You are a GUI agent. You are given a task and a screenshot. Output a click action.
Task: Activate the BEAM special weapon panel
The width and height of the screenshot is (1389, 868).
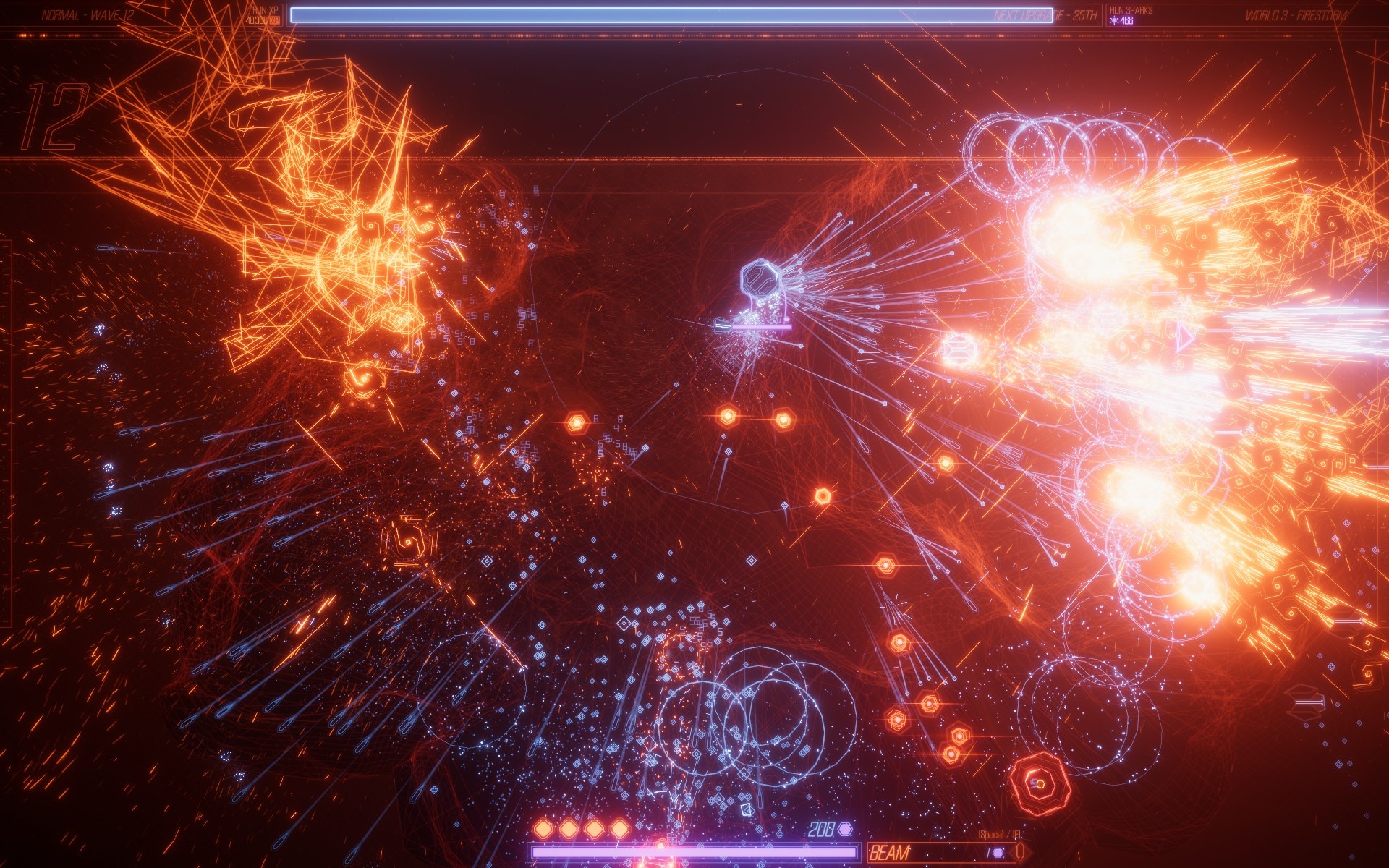click(940, 853)
